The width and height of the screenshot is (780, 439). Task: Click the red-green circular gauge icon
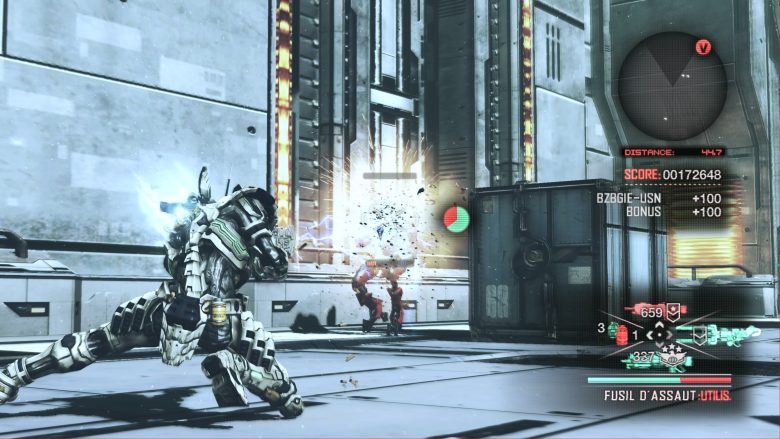[457, 218]
